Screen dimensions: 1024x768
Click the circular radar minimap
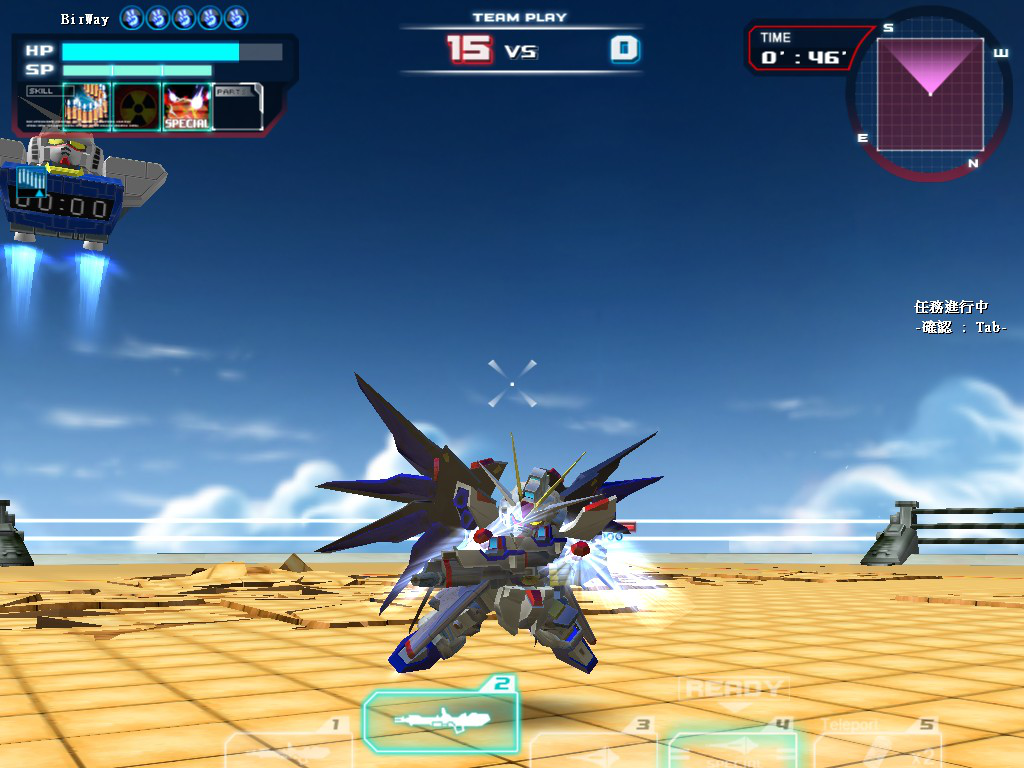[x=930, y=93]
